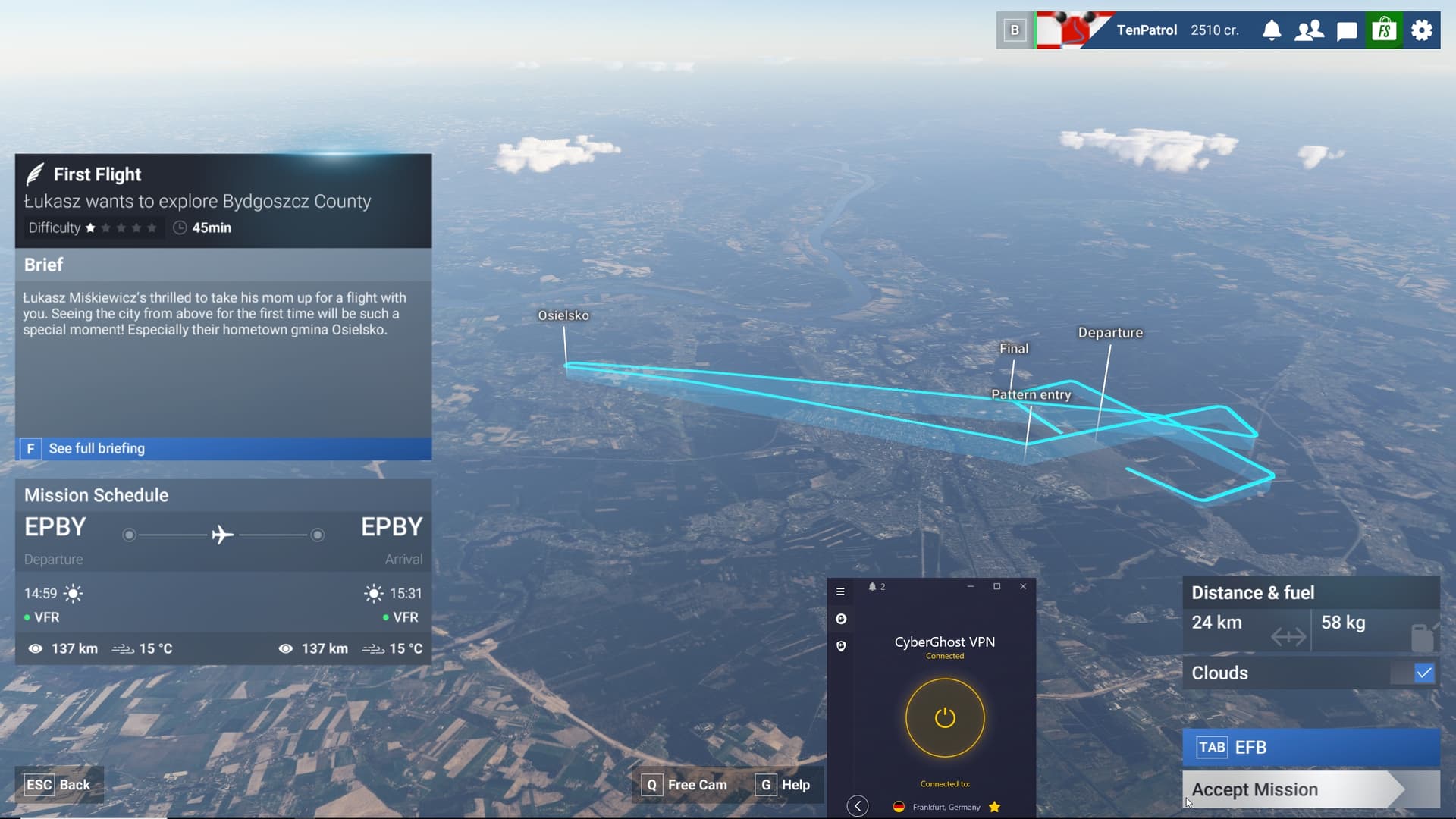Select the shield icon in CyberGhost sidebar
This screenshot has height=819, width=1456.
pyautogui.click(x=842, y=645)
